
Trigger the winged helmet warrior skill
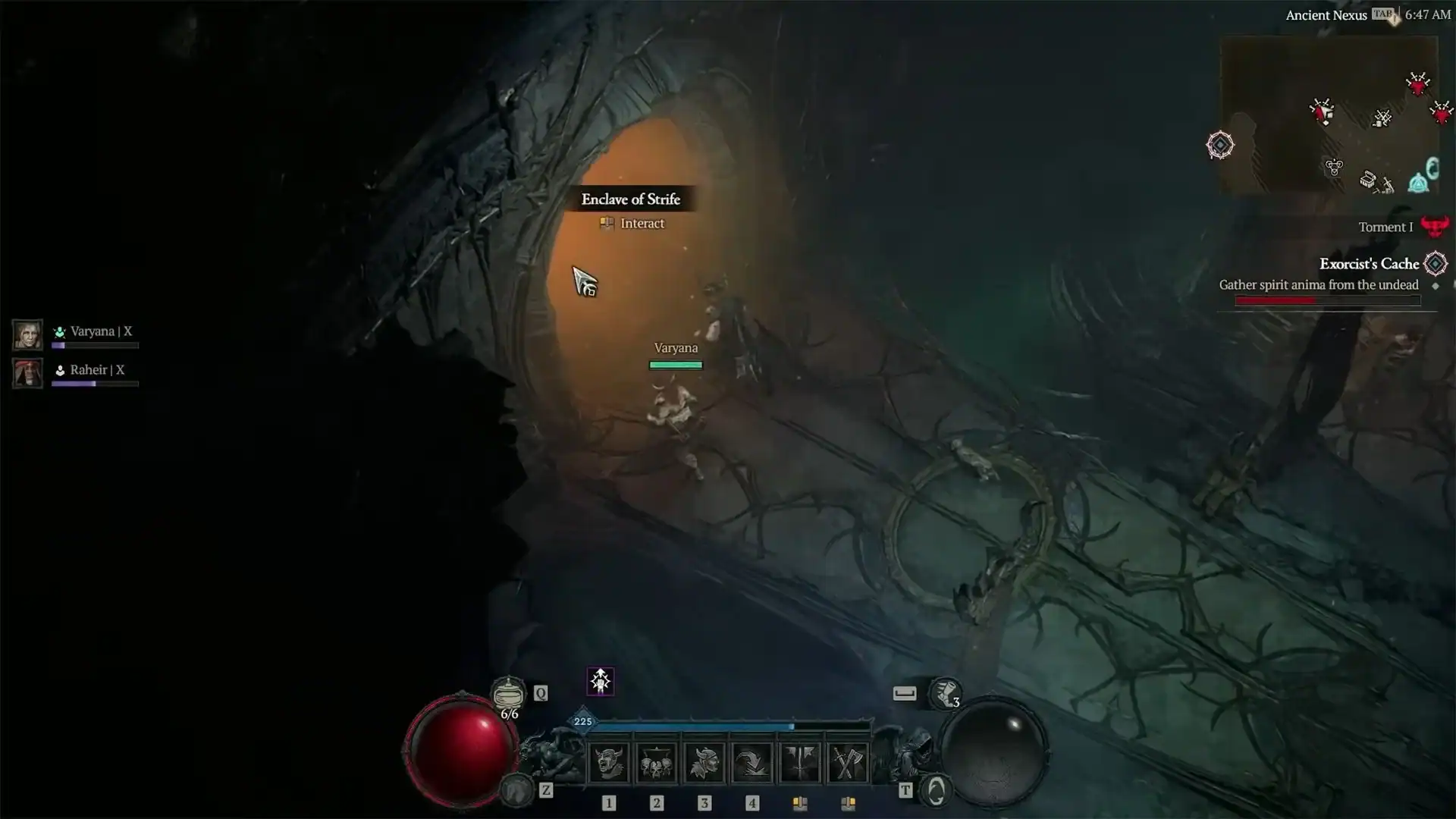[x=704, y=763]
